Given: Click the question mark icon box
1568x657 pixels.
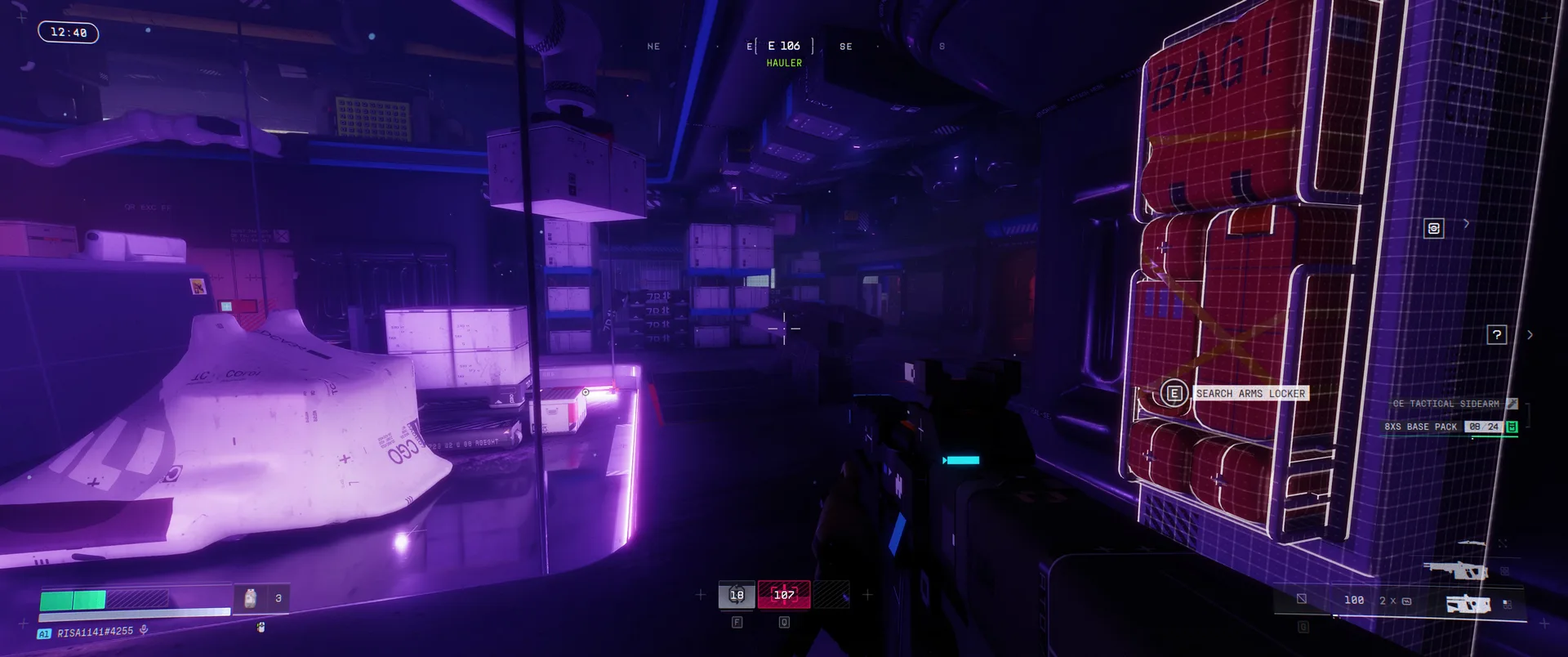Looking at the screenshot, I should click(x=1496, y=334).
